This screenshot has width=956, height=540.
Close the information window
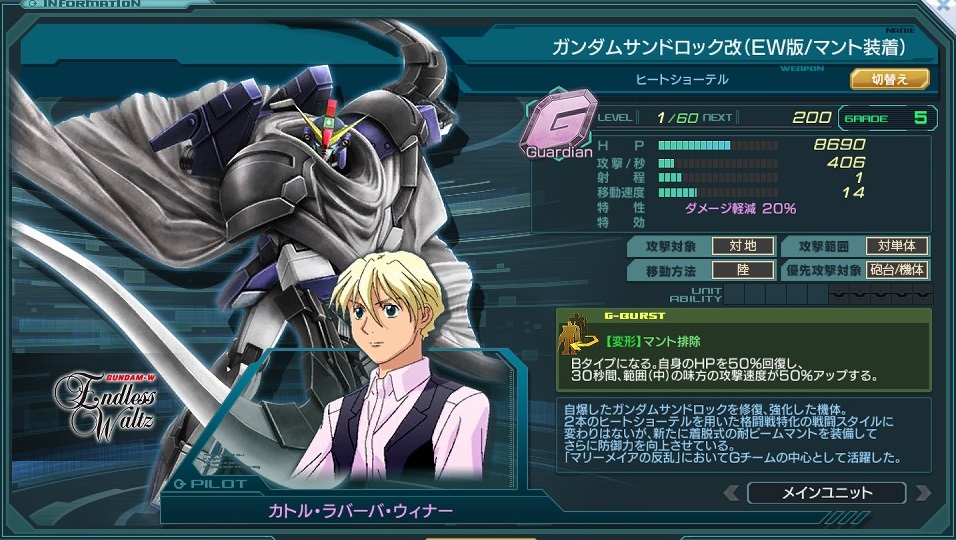pos(947,6)
